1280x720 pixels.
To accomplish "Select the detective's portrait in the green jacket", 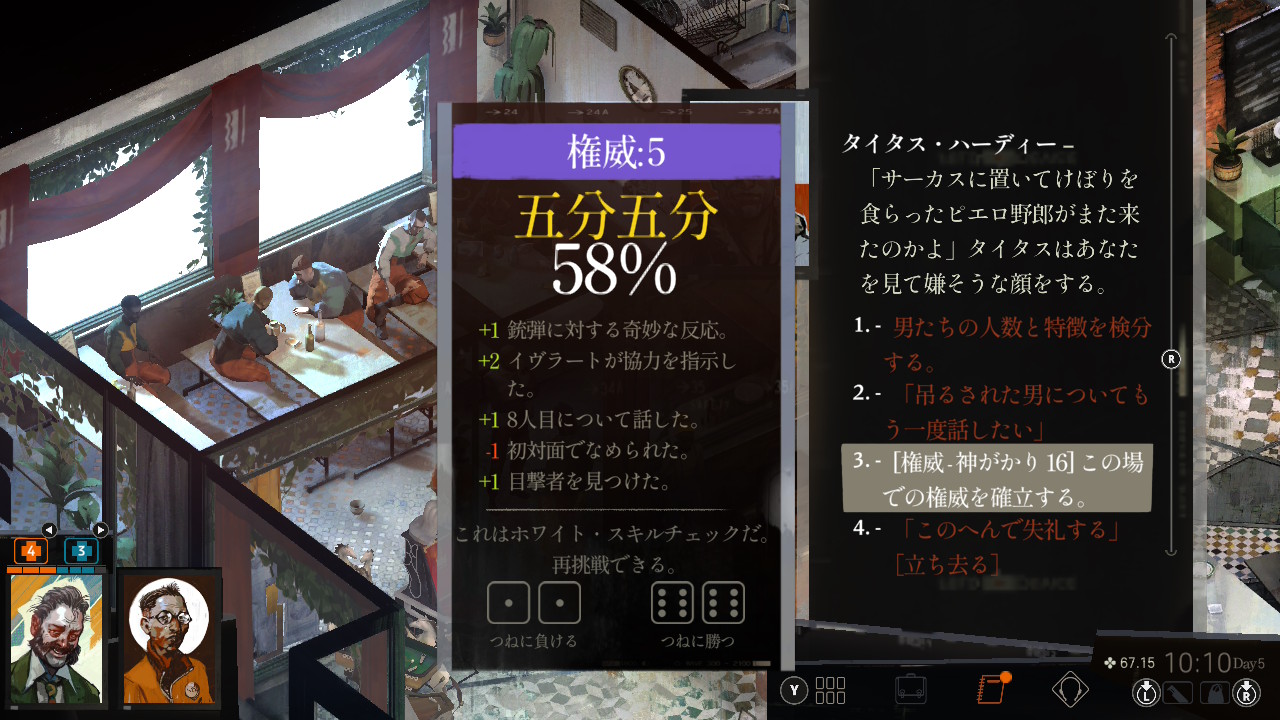I will point(58,640).
